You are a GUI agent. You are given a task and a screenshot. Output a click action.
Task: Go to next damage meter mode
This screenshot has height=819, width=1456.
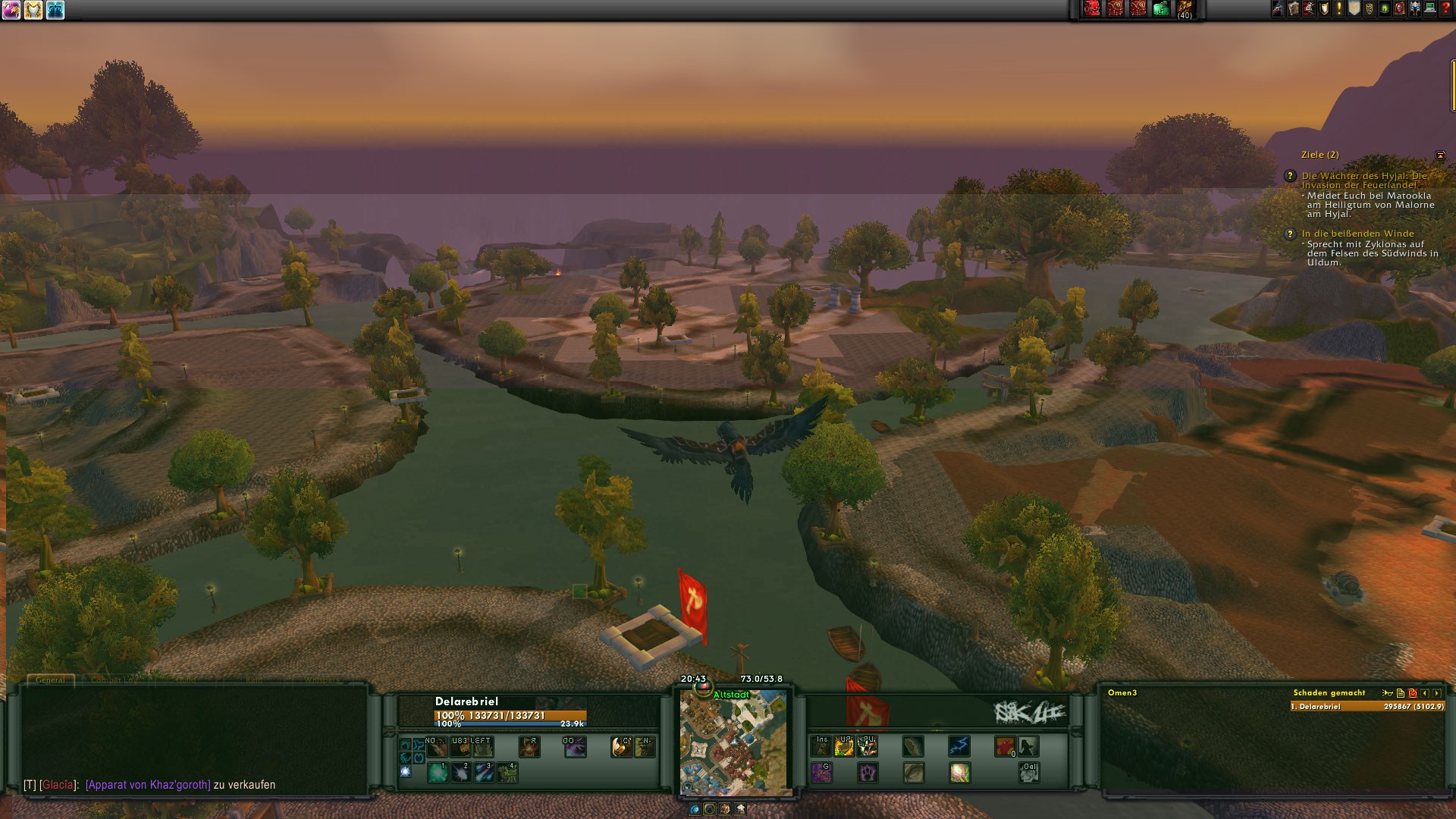(x=1437, y=693)
